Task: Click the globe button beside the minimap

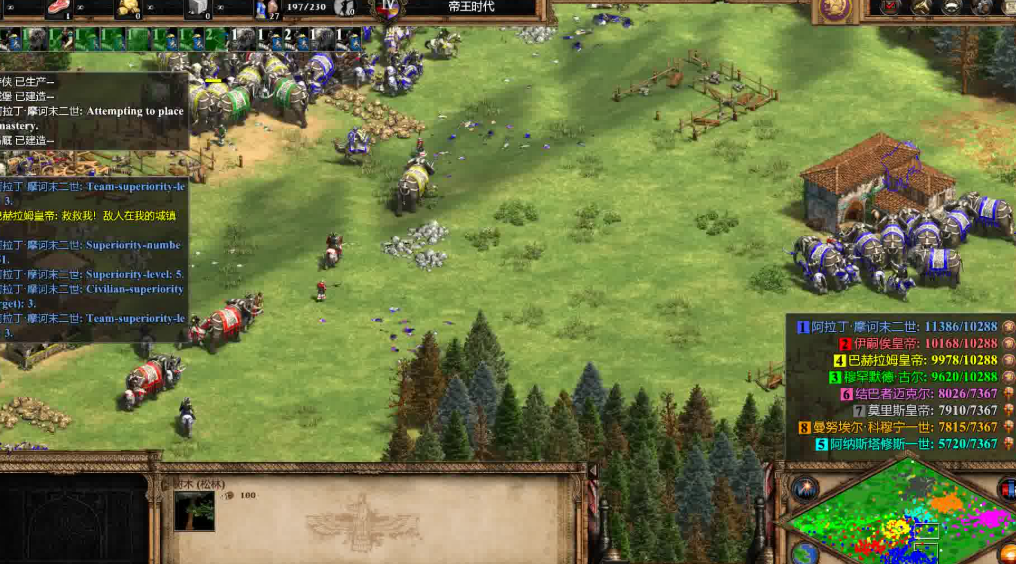Action: coord(803,553)
